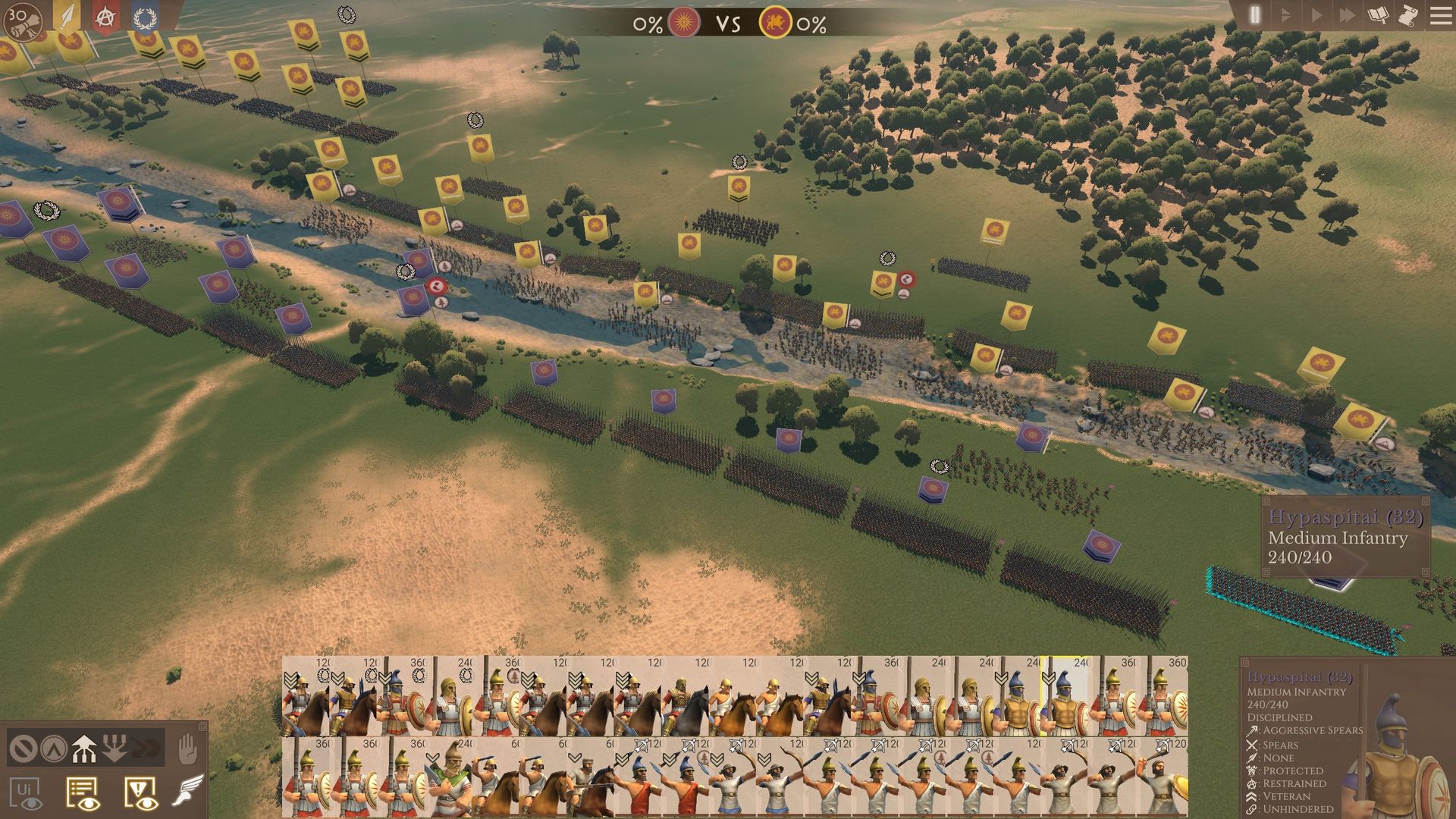Issue the advance order arrow icon
The image size is (1456, 819).
pyautogui.click(x=83, y=748)
